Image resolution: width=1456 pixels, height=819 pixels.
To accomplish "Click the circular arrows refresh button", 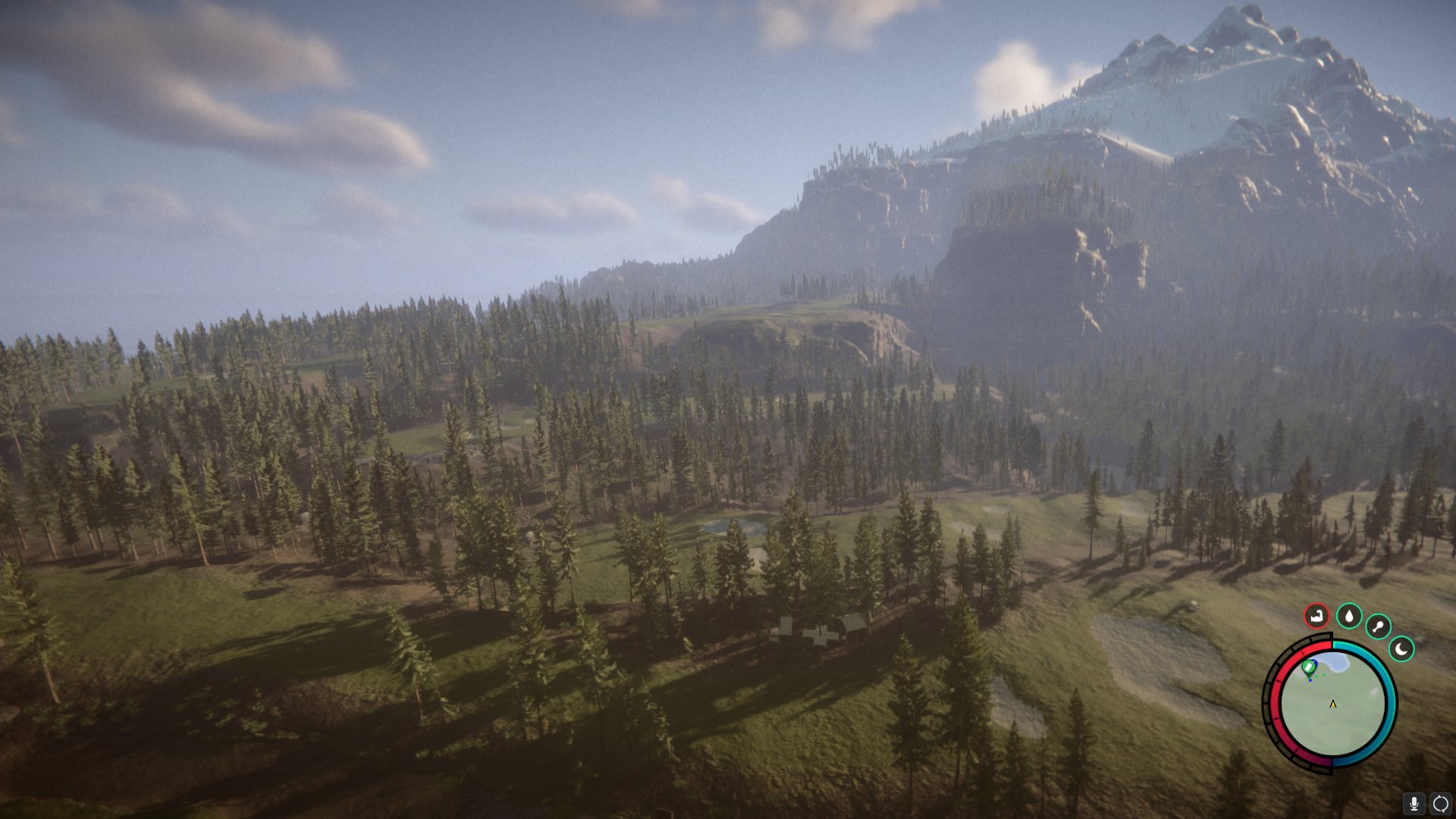I will pyautogui.click(x=1440, y=803).
